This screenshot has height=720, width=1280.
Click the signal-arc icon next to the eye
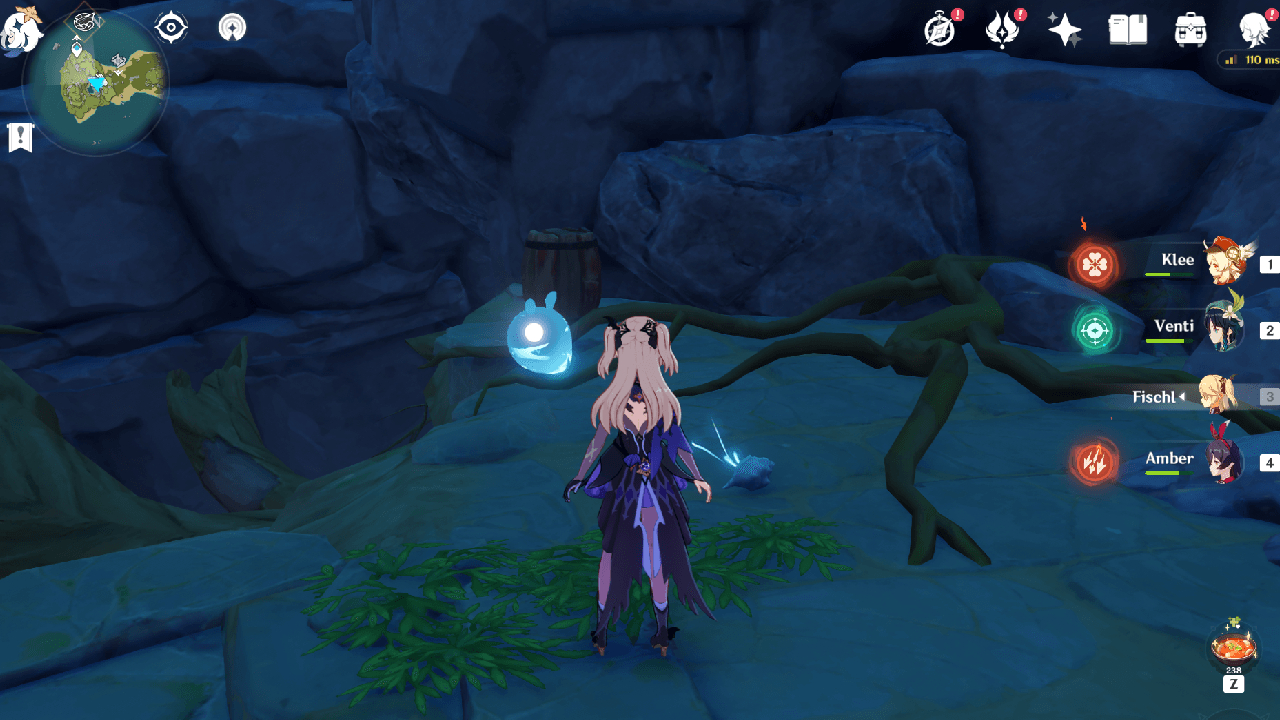232,28
